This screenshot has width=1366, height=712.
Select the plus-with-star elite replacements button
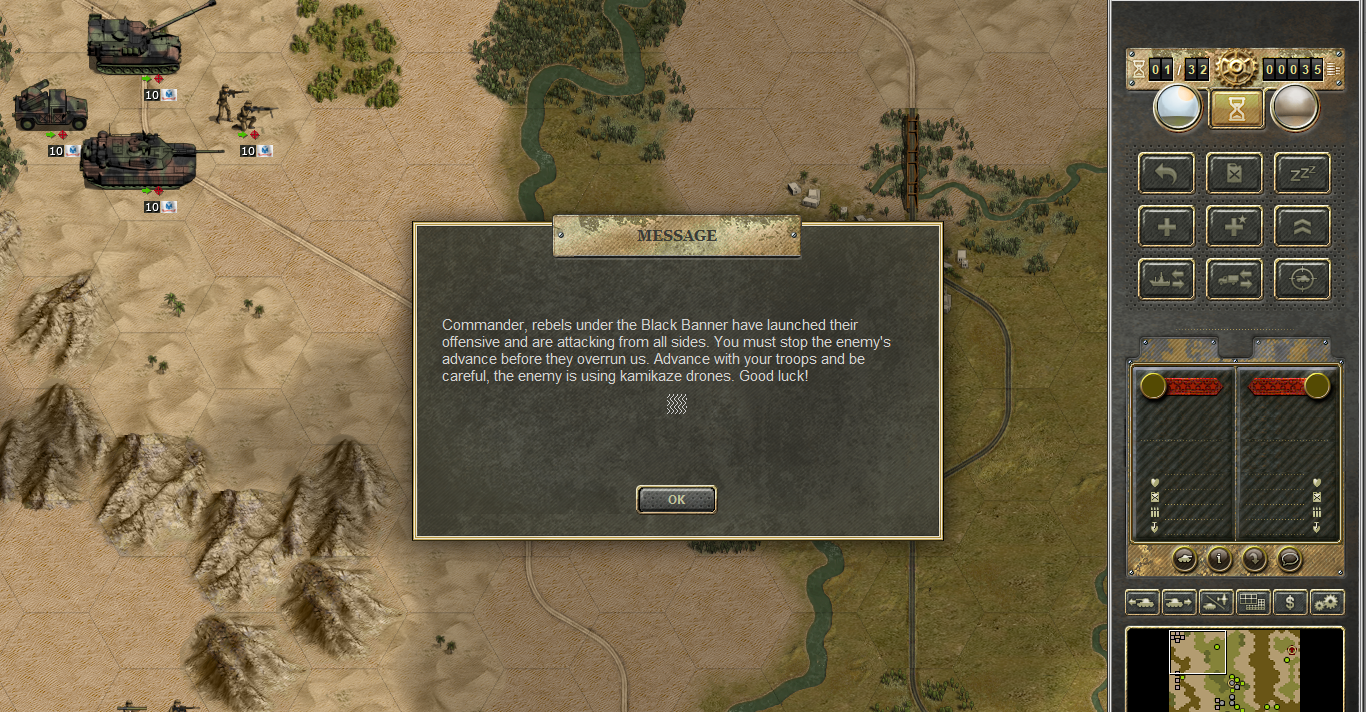tap(1234, 226)
